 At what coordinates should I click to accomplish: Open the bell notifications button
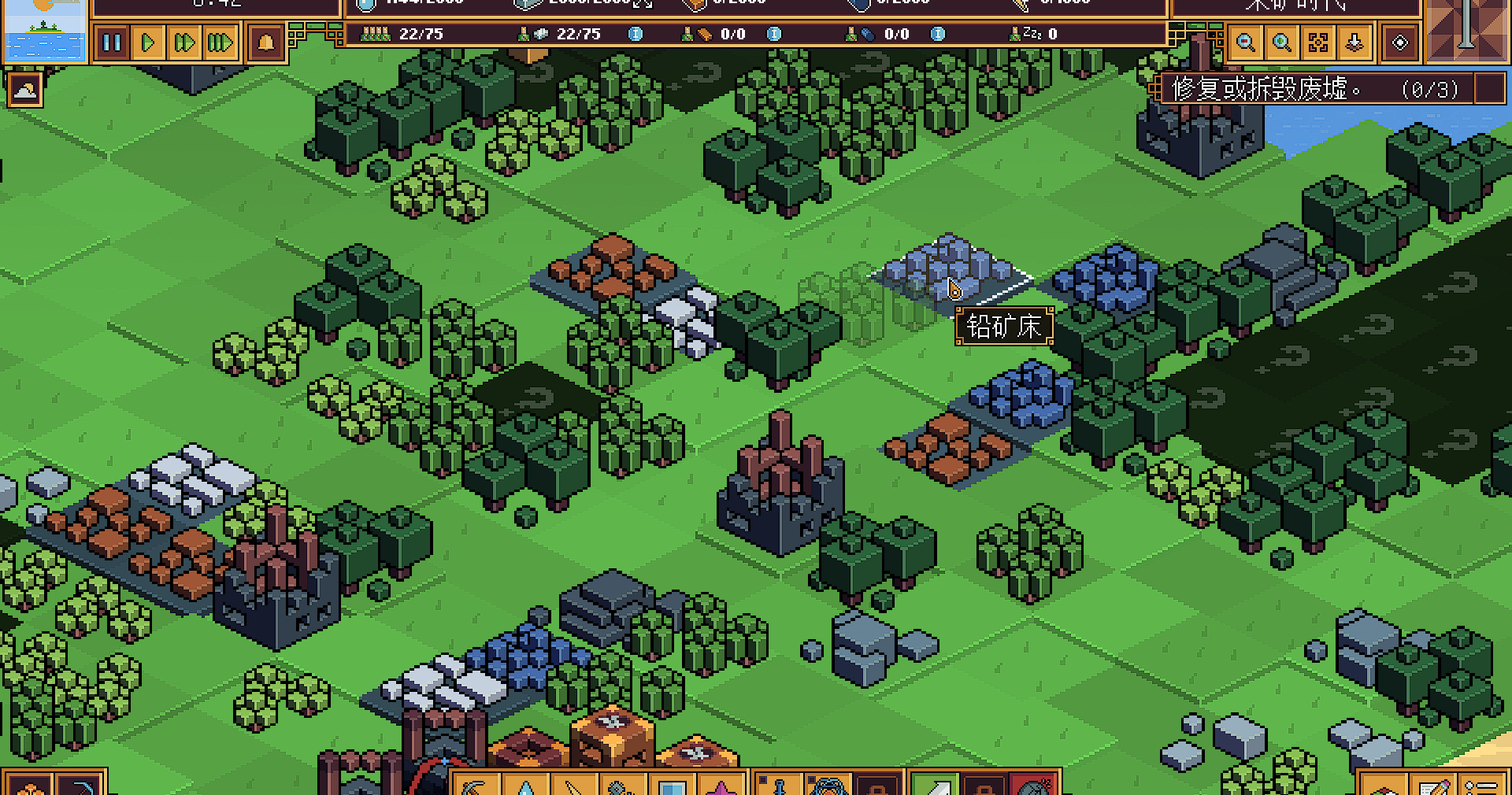click(x=266, y=42)
